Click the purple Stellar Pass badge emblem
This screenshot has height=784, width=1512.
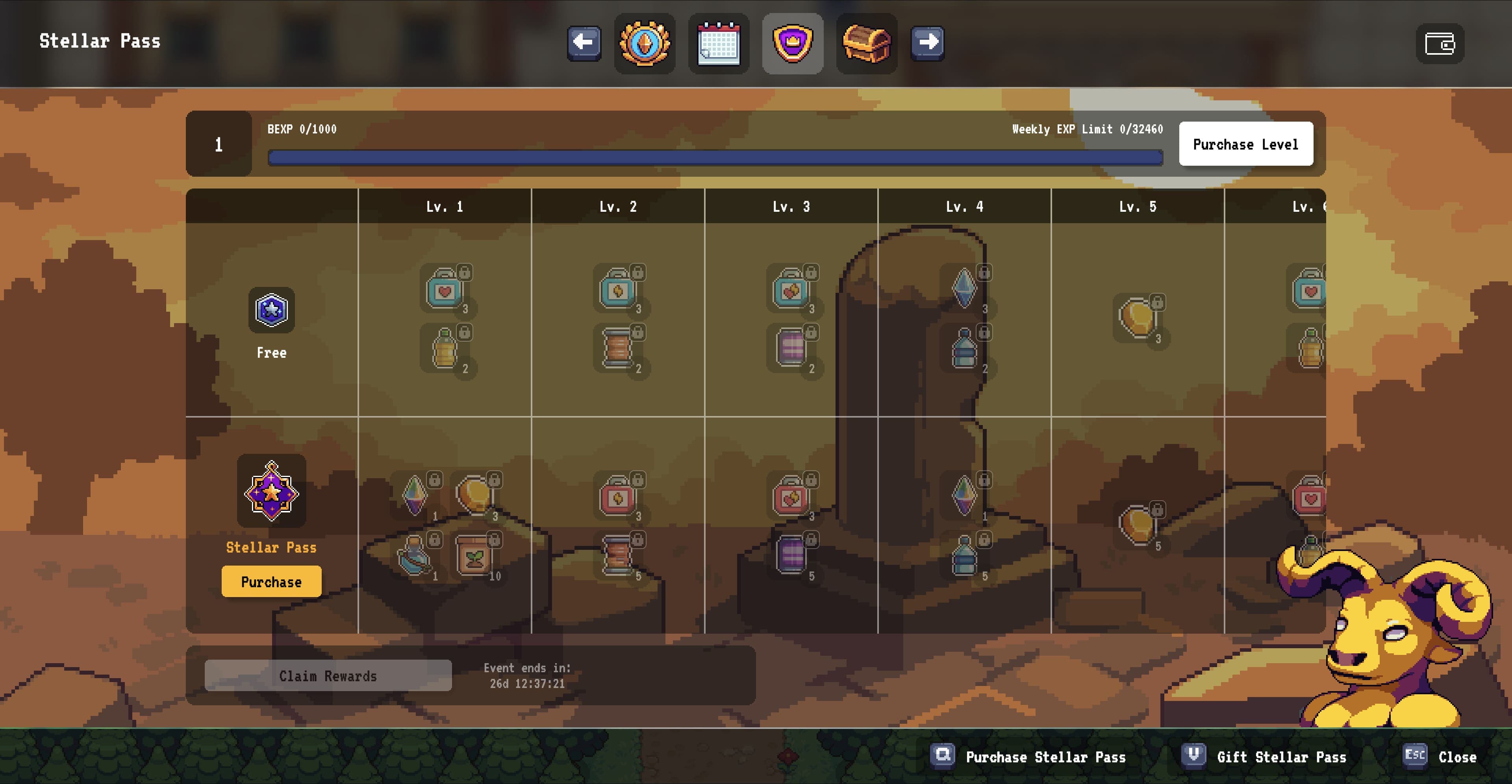point(271,493)
